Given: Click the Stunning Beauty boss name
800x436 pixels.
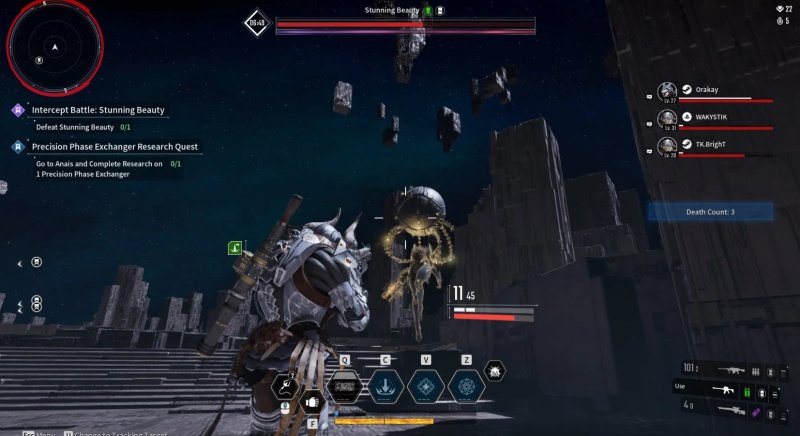Looking at the screenshot, I should 391,10.
